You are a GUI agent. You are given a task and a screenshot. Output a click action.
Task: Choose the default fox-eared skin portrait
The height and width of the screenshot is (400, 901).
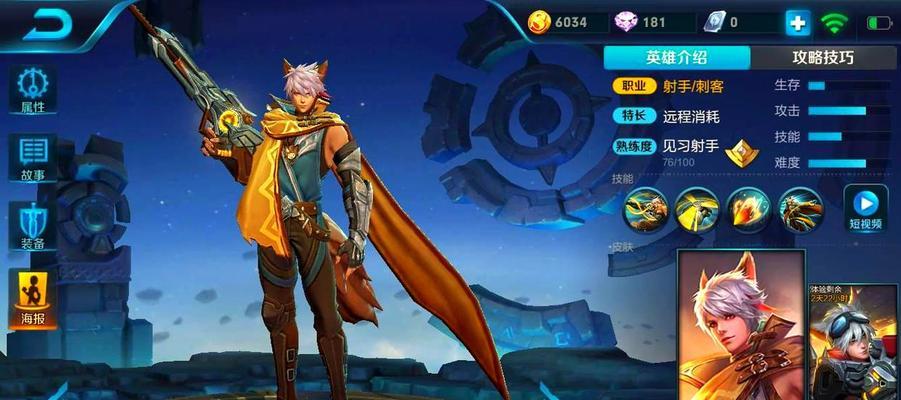point(738,325)
